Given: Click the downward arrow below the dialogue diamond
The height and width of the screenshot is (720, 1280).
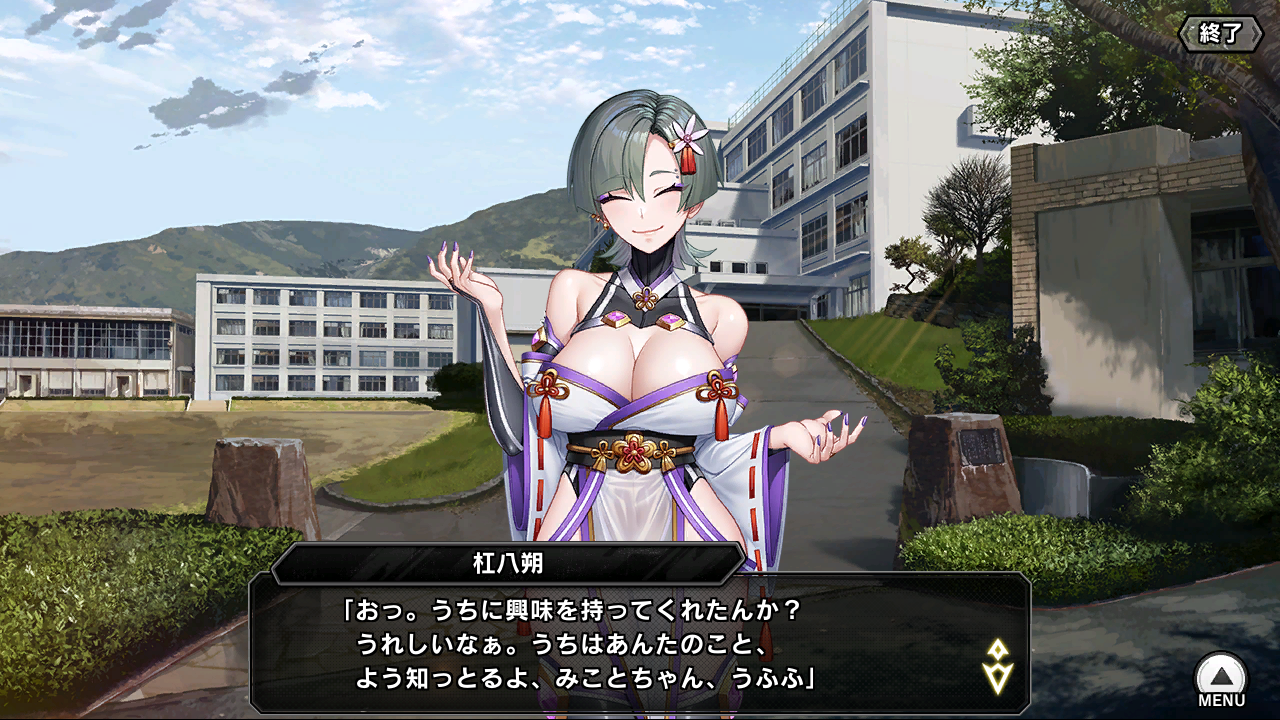Looking at the screenshot, I should 998,678.
